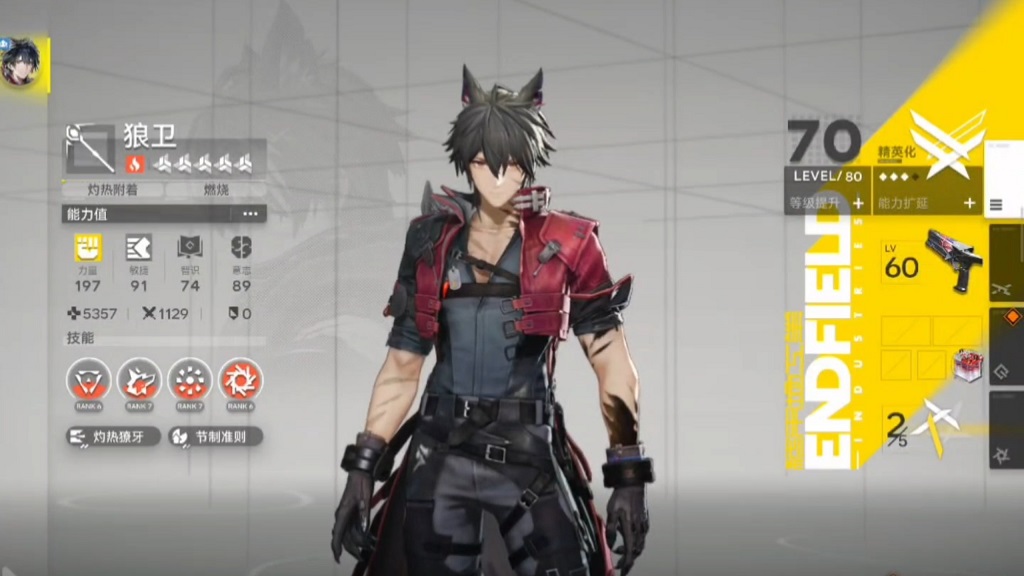Select the red gift box item slot
1024x576 pixels.
tap(966, 364)
